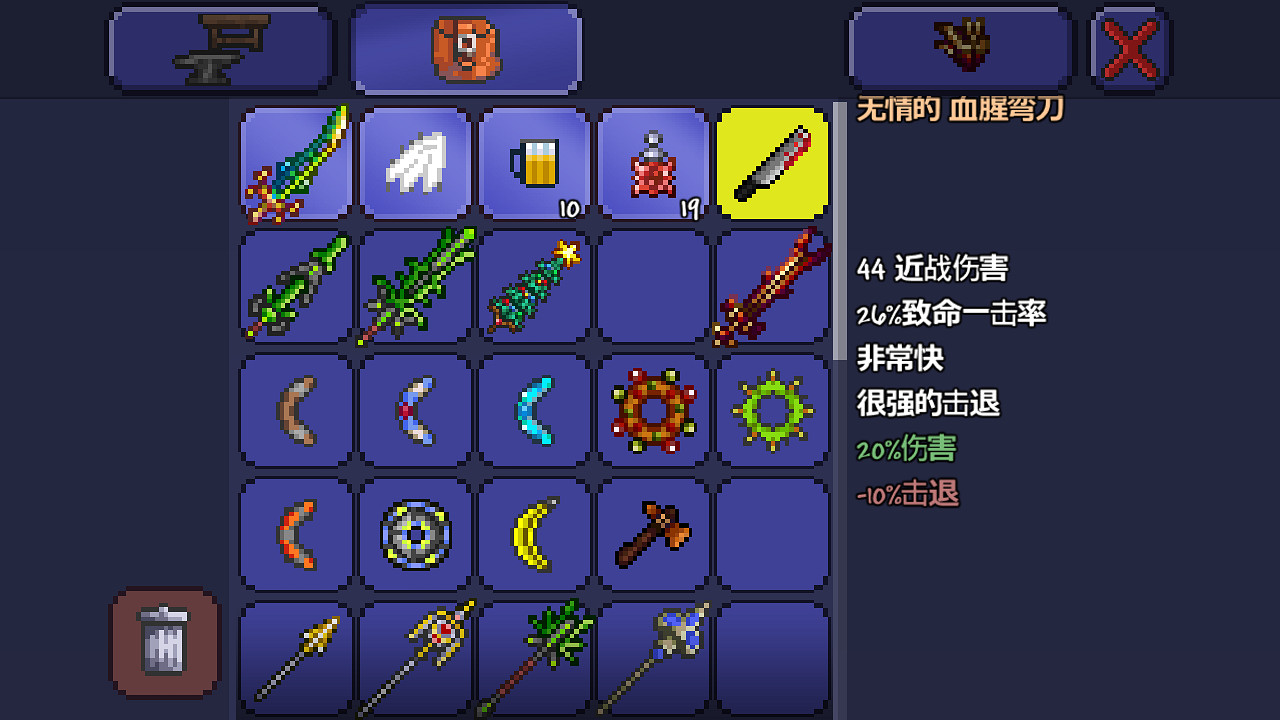
Task: Click the hand icon in the top right
Action: [959, 47]
